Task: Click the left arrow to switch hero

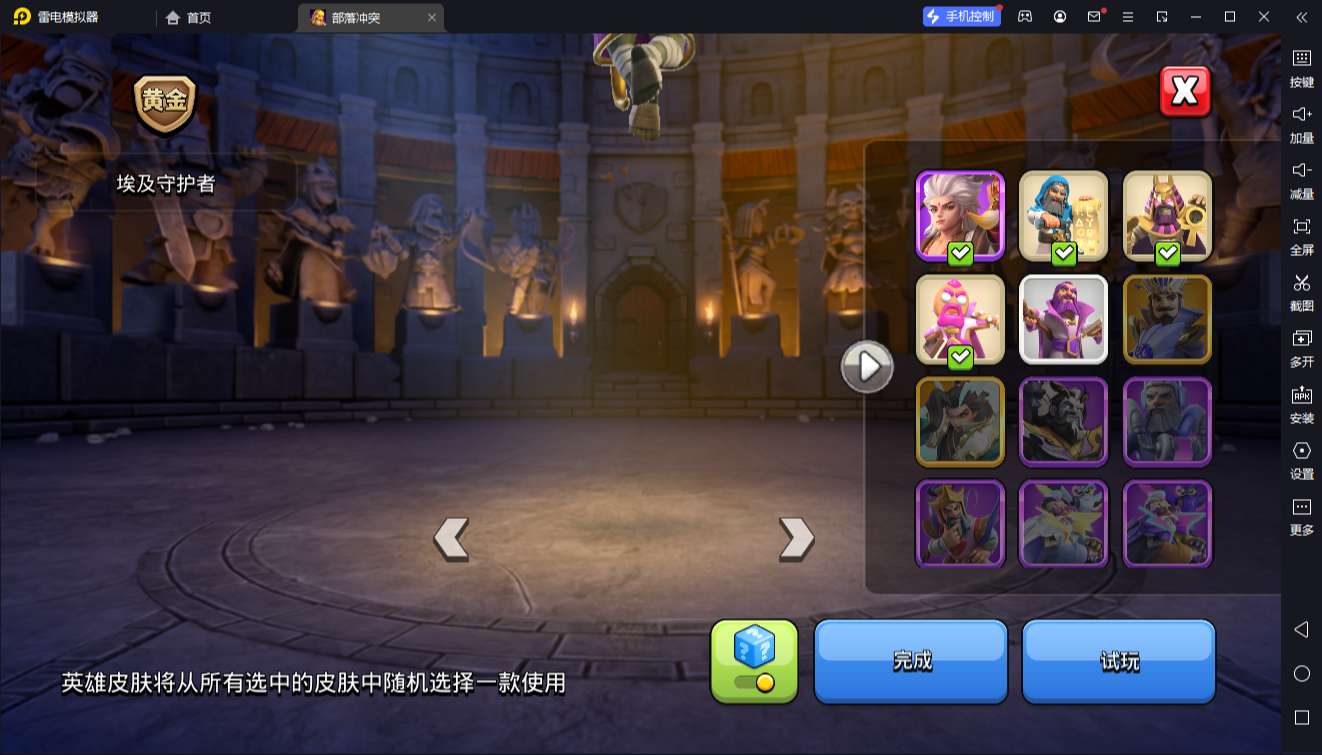Action: coord(452,538)
